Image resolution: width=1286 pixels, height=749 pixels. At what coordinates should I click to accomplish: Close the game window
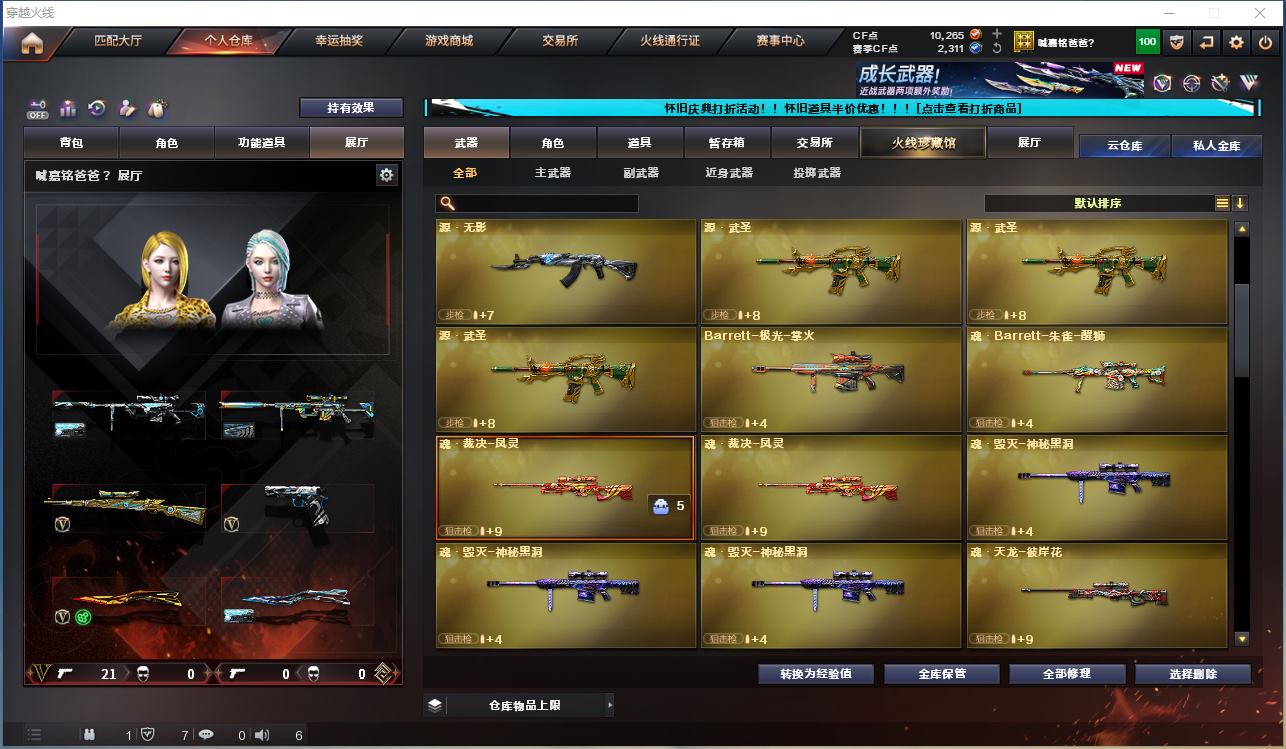pos(1261,13)
